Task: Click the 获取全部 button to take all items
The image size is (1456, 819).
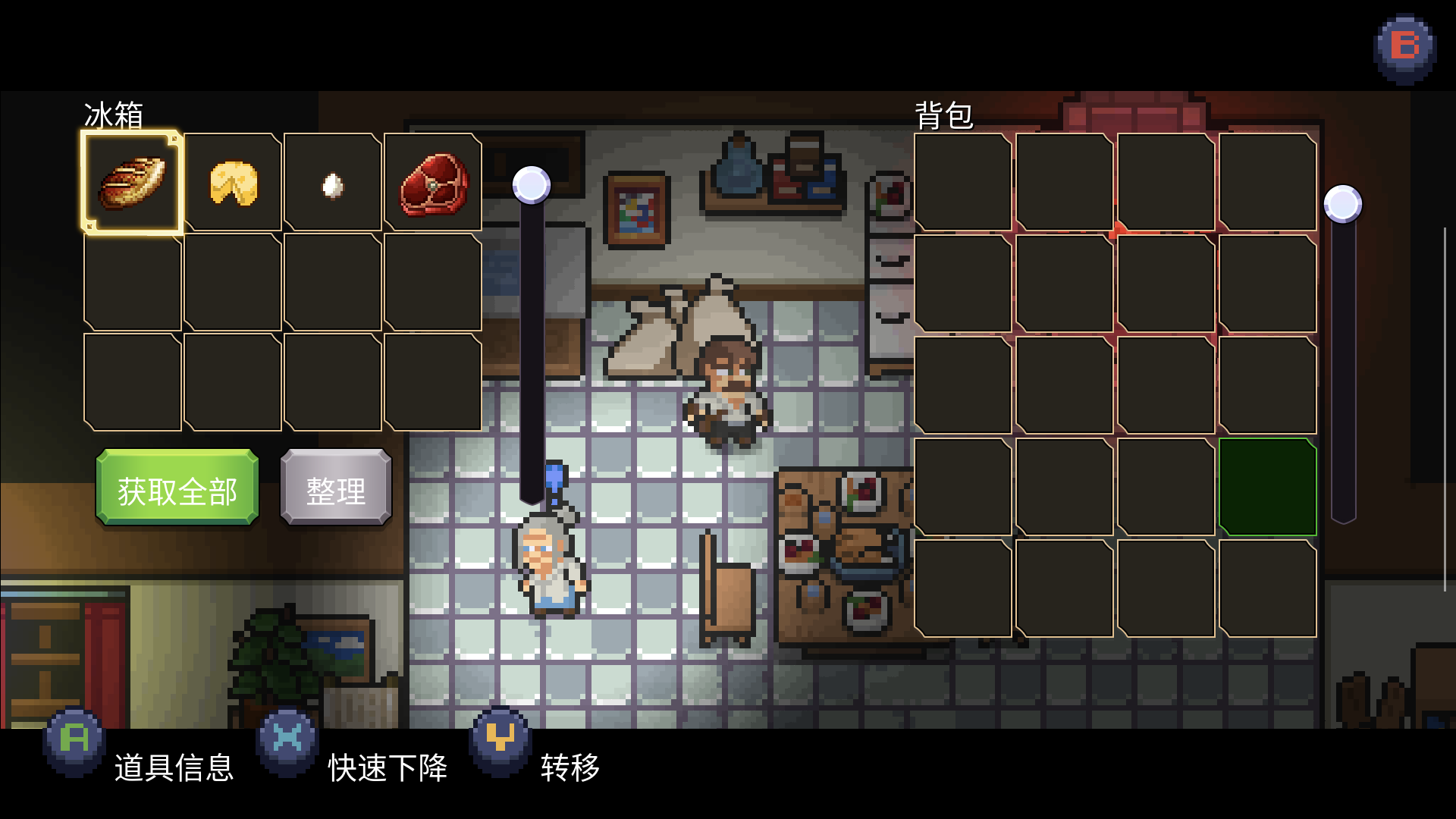Action: 176,488
